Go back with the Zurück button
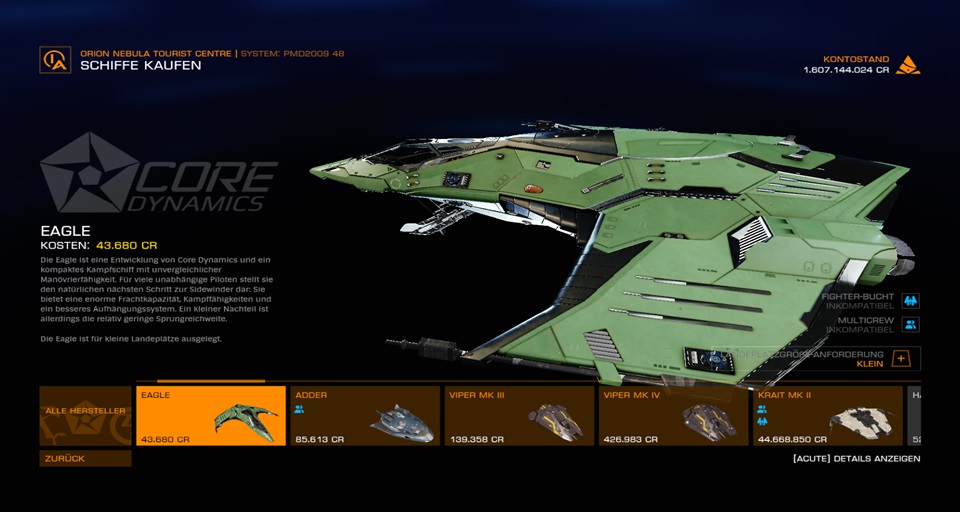960x512 pixels. [x=85, y=458]
